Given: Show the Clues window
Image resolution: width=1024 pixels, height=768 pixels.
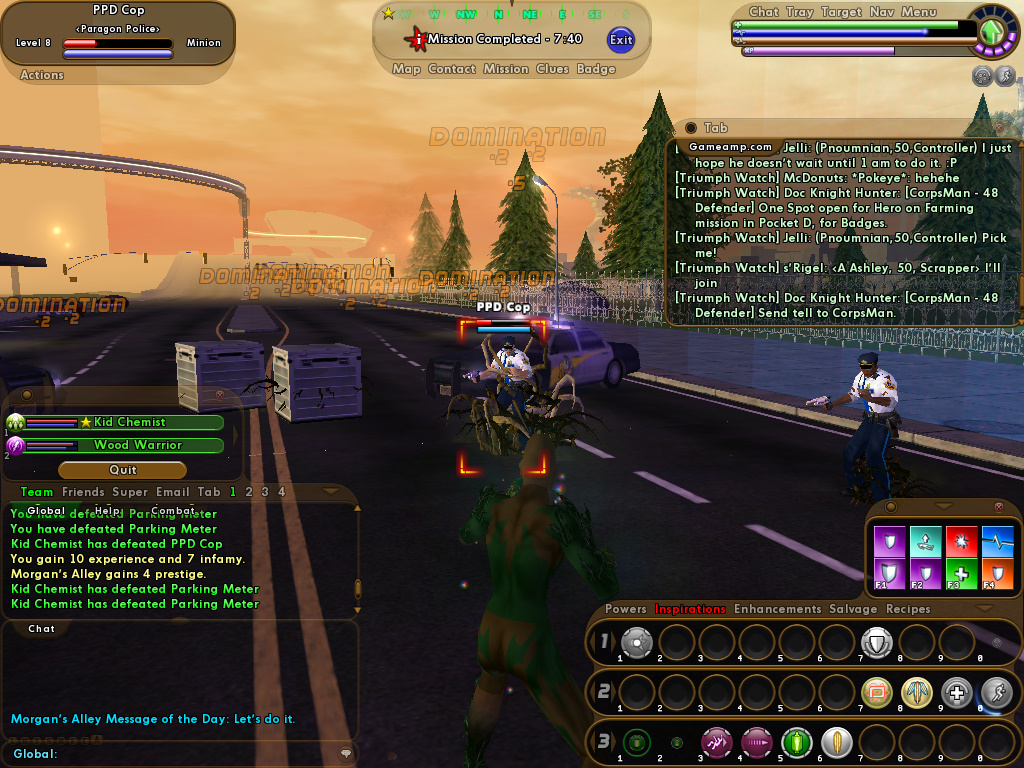Looking at the screenshot, I should tap(552, 69).
